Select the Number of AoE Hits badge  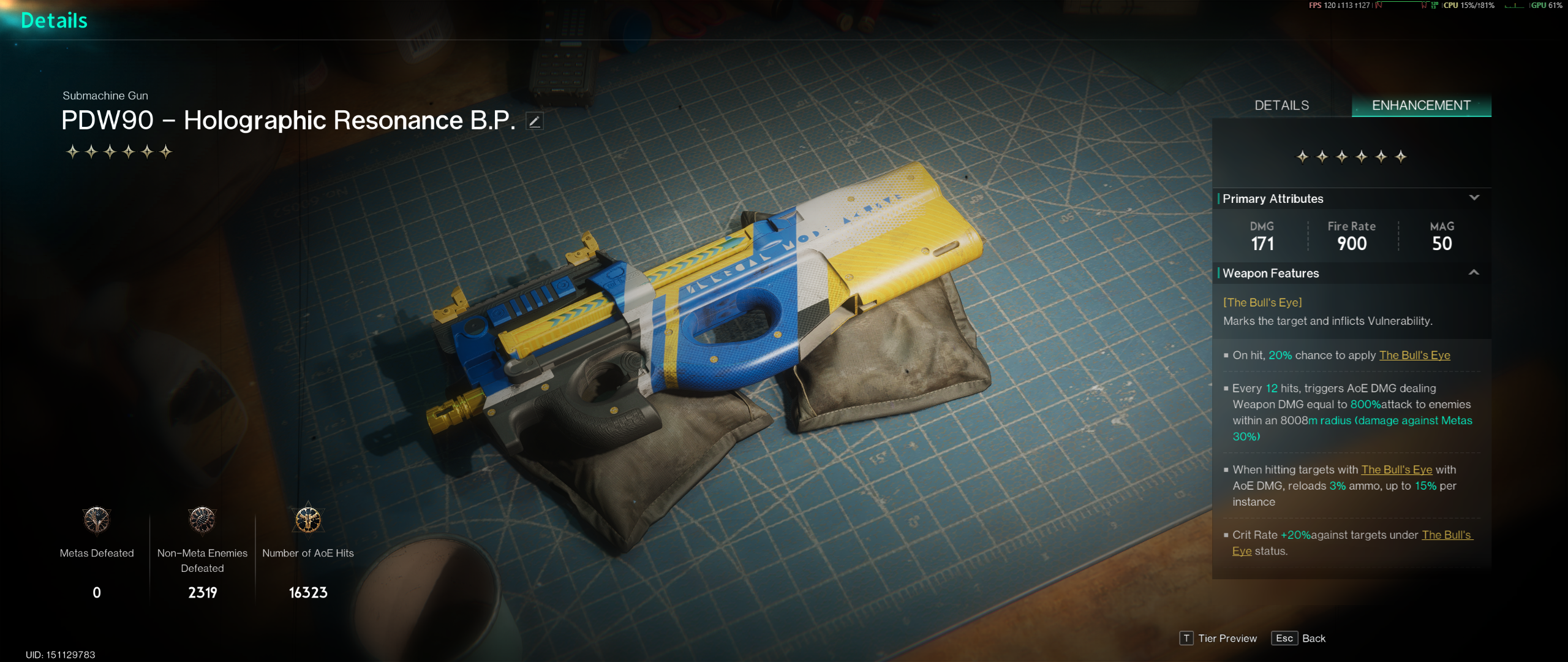coord(308,520)
